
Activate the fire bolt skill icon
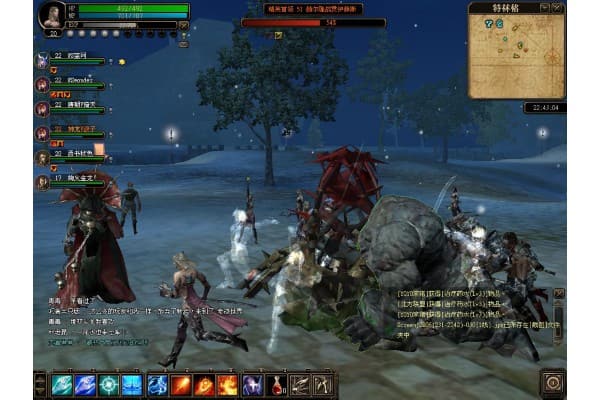(x=181, y=384)
